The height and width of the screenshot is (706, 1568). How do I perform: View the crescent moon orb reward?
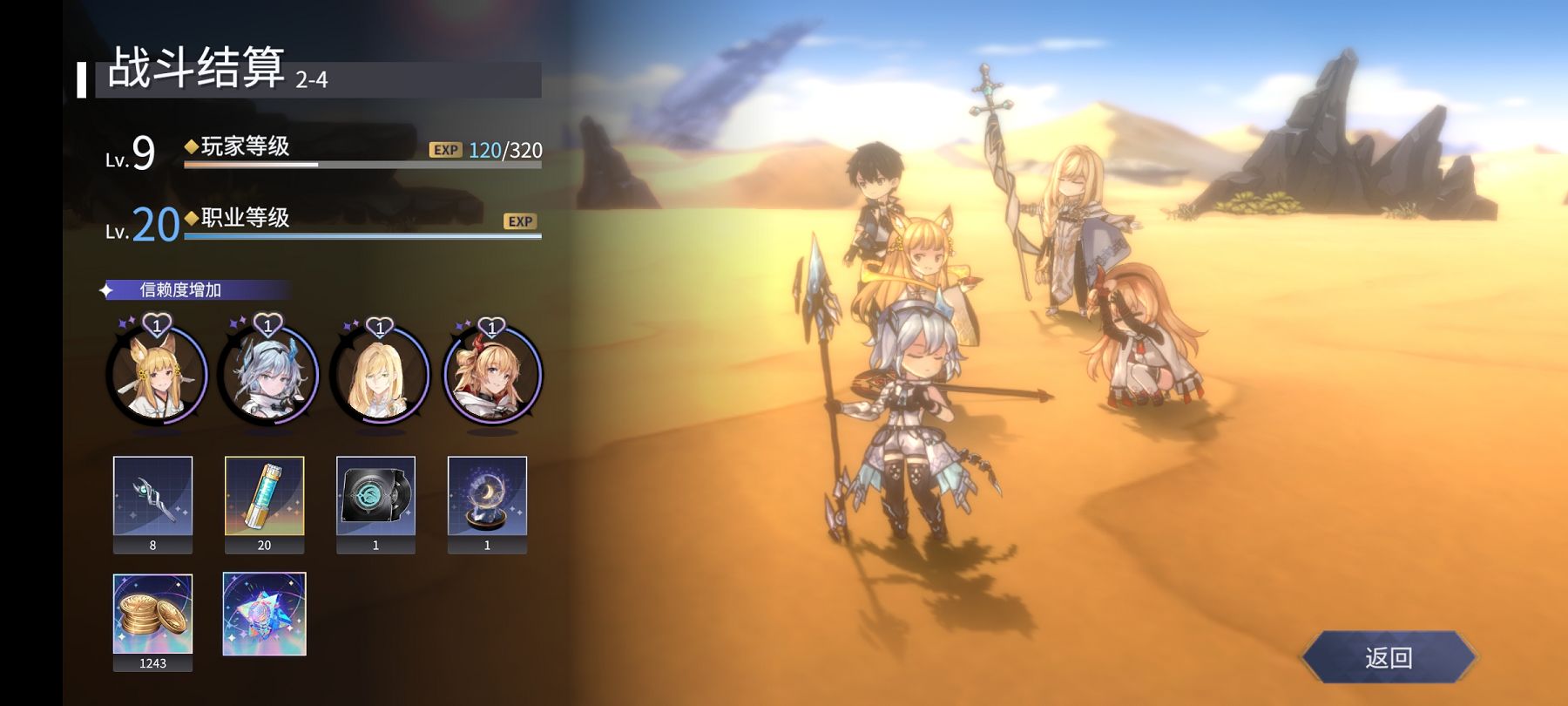(487, 496)
